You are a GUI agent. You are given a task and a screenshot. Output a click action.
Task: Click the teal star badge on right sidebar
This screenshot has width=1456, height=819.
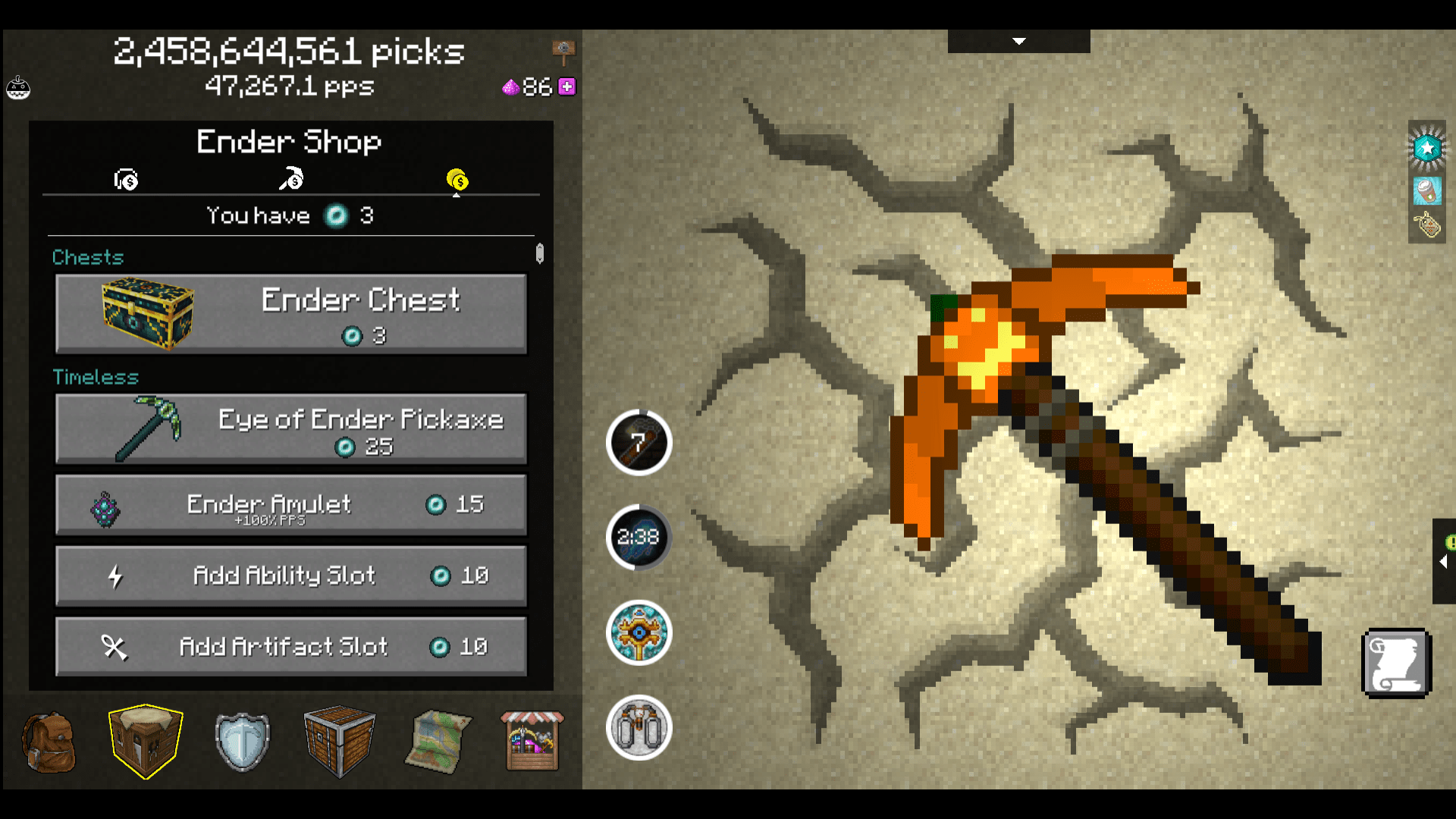coord(1426,148)
